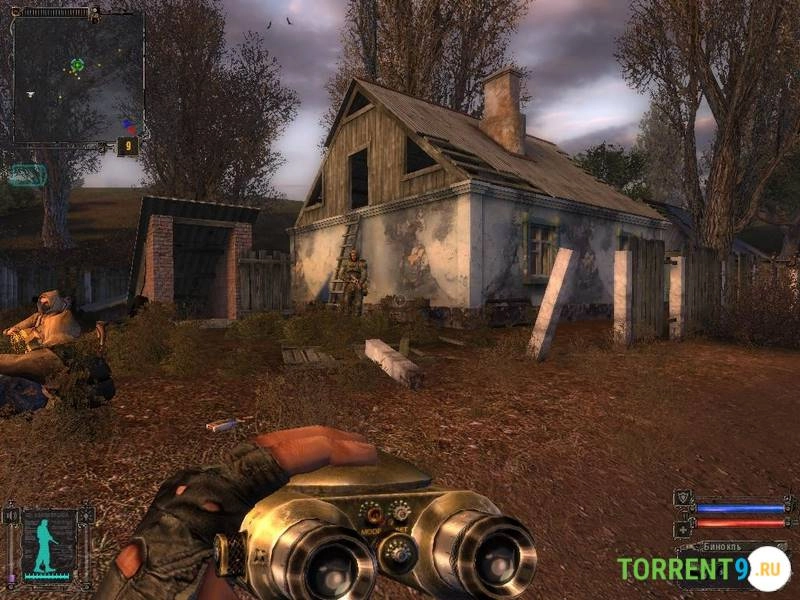Click the teal PDA notification icon

(27, 175)
